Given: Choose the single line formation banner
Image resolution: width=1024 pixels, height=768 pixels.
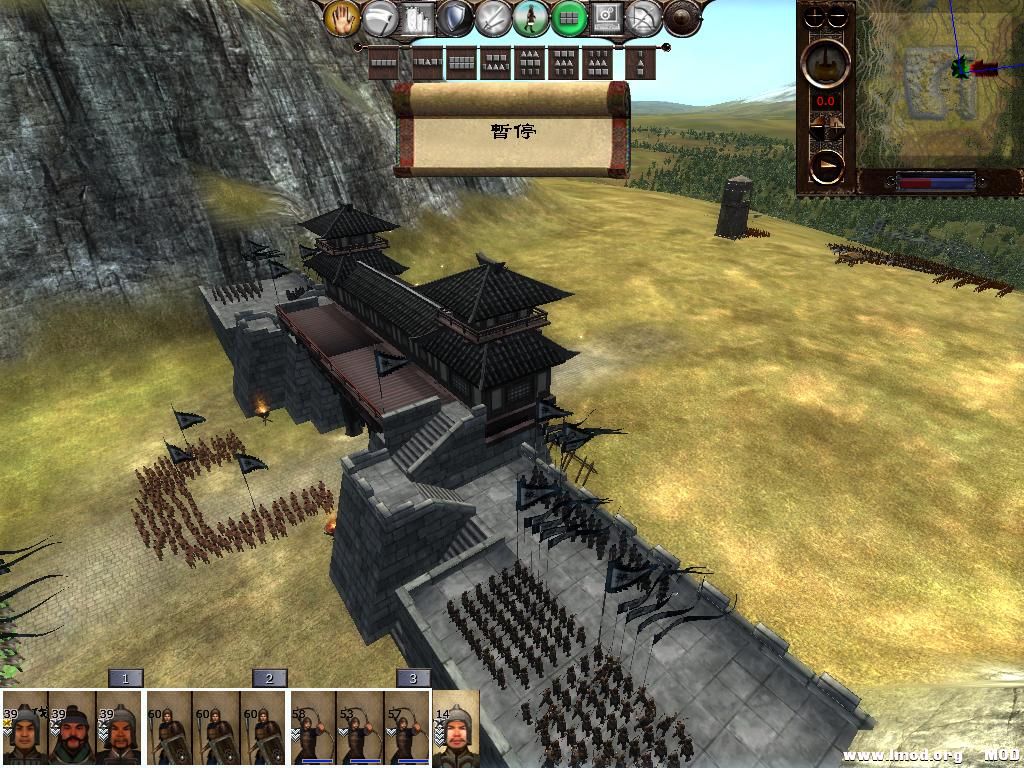Looking at the screenshot, I should point(383,63).
